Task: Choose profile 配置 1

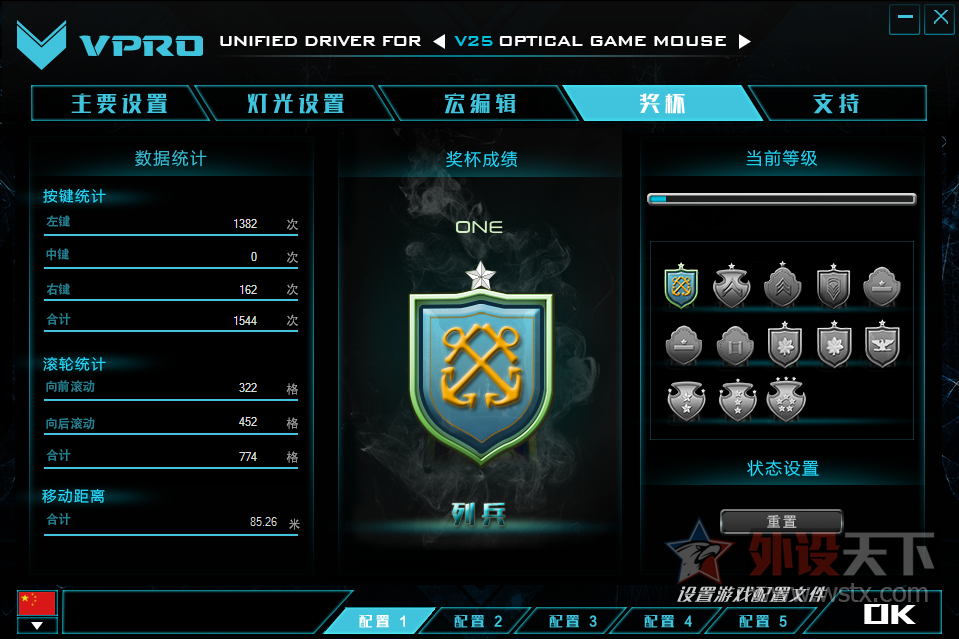Action: [x=384, y=622]
